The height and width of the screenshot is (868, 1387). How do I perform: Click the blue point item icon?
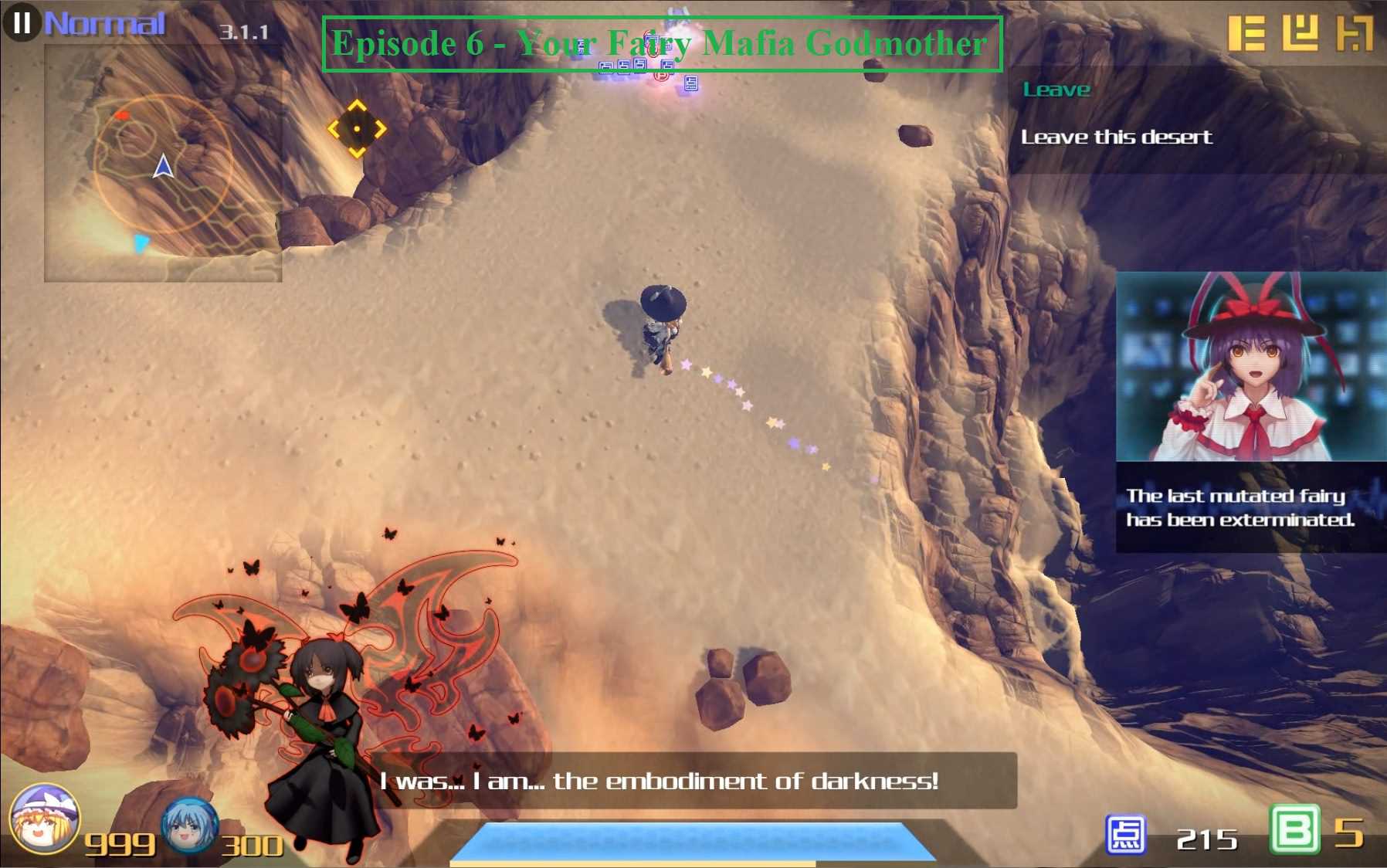click(x=1125, y=835)
